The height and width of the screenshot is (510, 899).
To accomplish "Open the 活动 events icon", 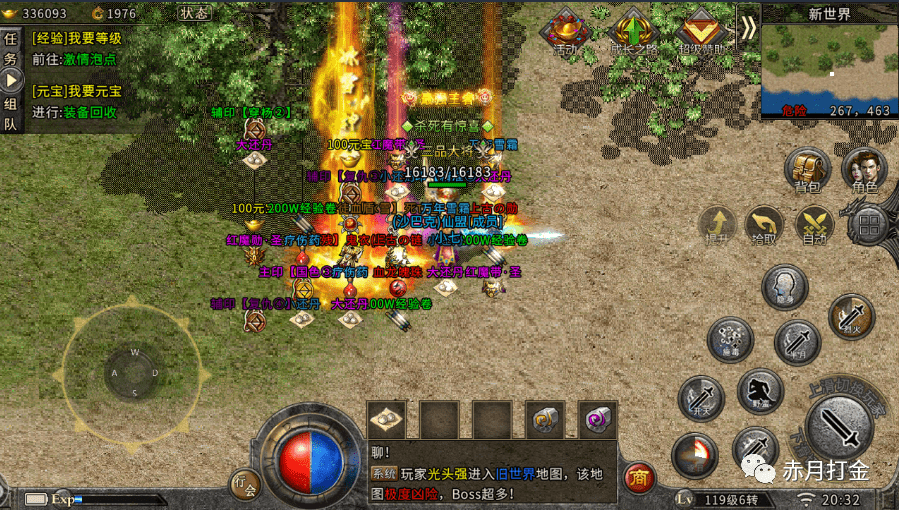I will click(x=567, y=30).
